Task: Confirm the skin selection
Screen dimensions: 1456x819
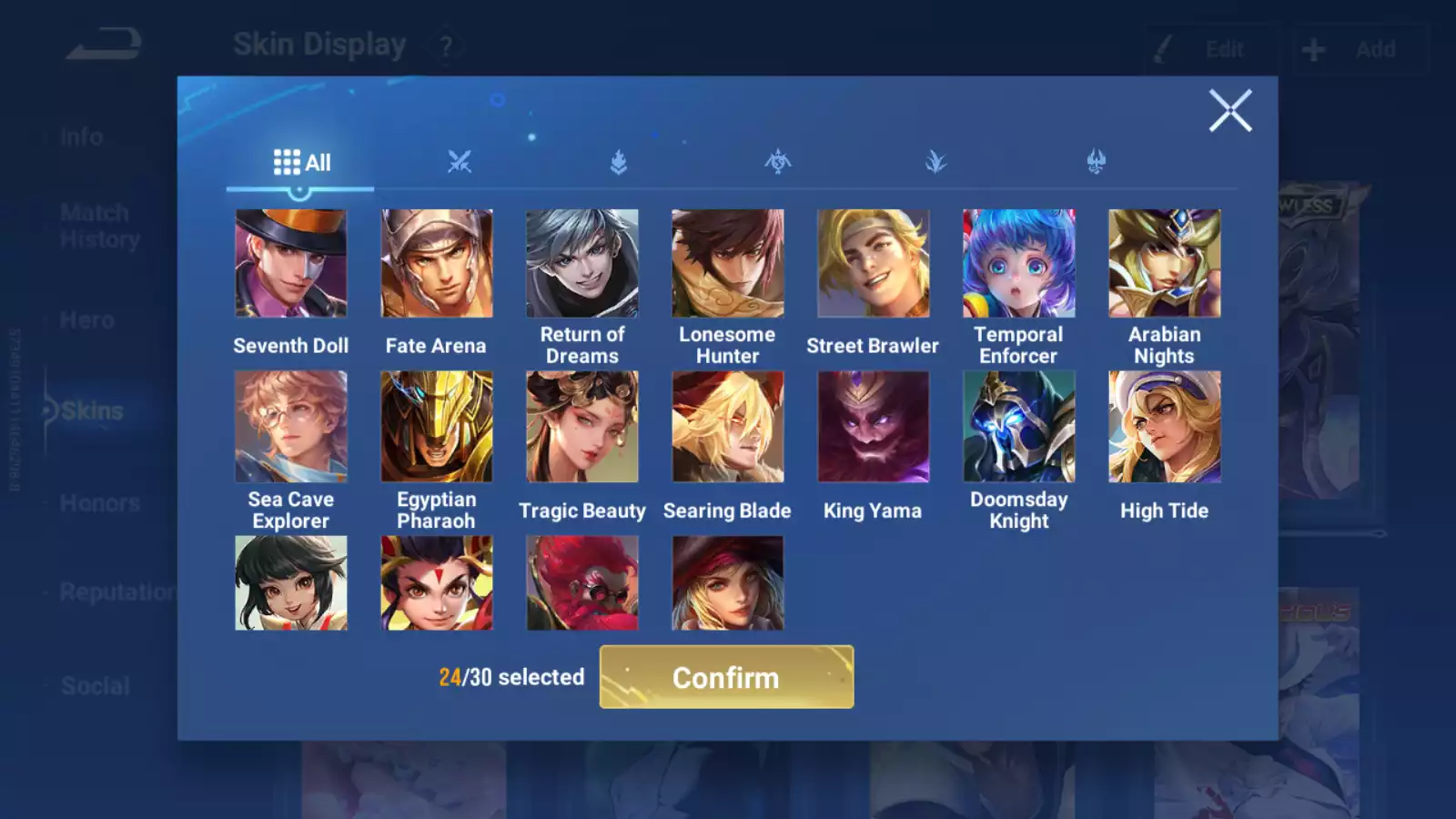Action: tap(726, 677)
